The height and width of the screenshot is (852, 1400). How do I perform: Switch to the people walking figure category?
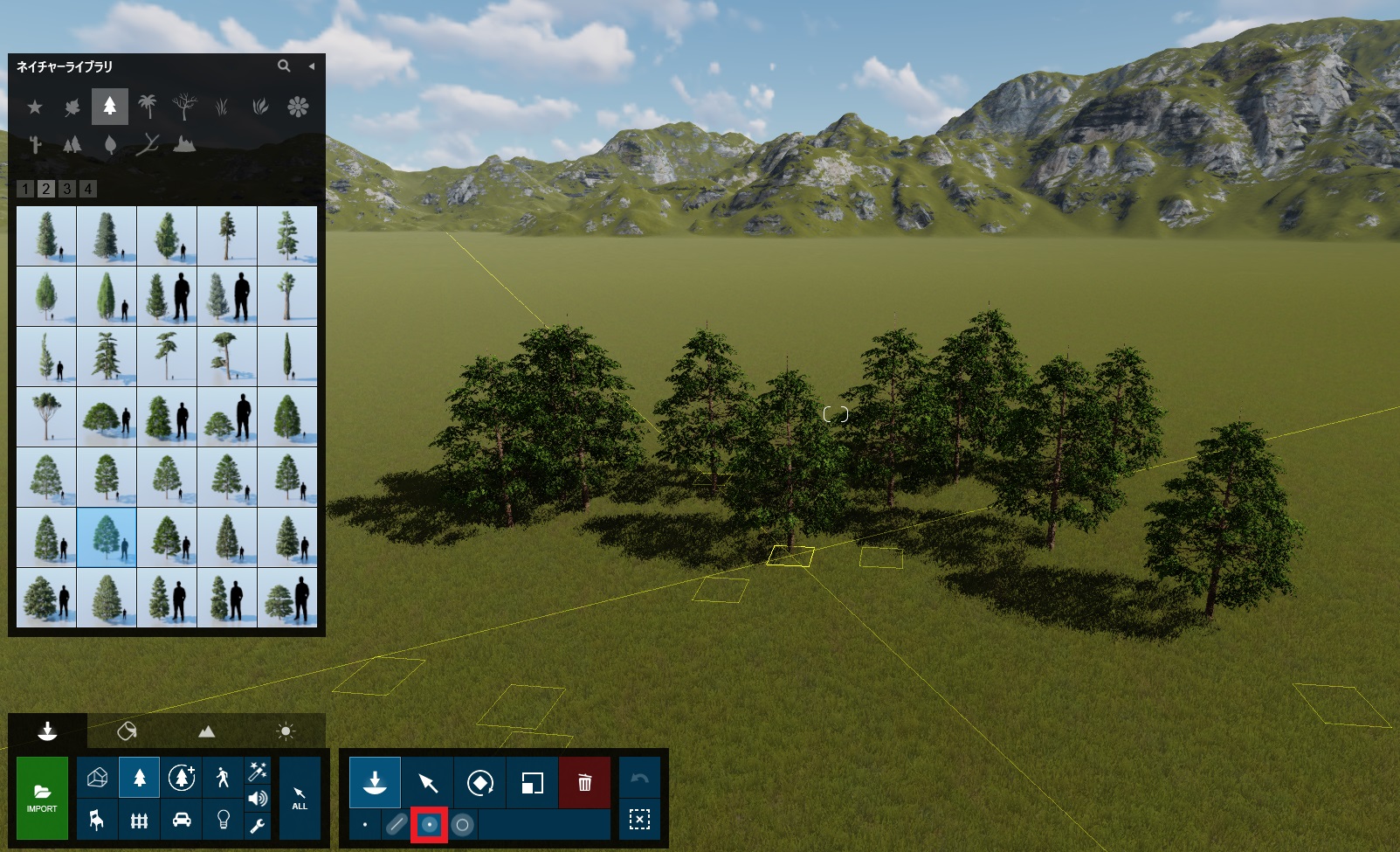point(223,777)
